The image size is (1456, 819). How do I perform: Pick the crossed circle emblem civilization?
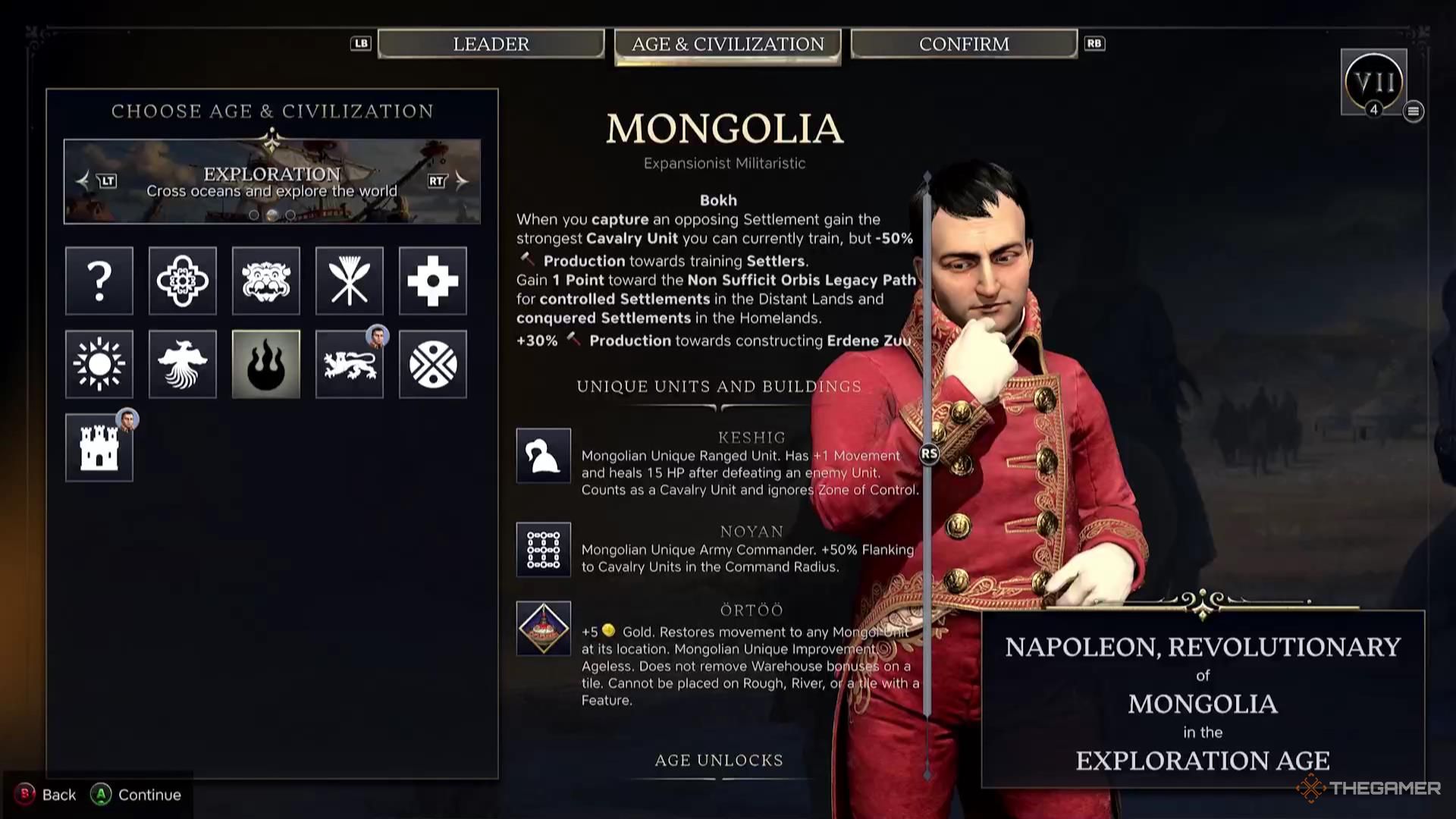(x=433, y=364)
